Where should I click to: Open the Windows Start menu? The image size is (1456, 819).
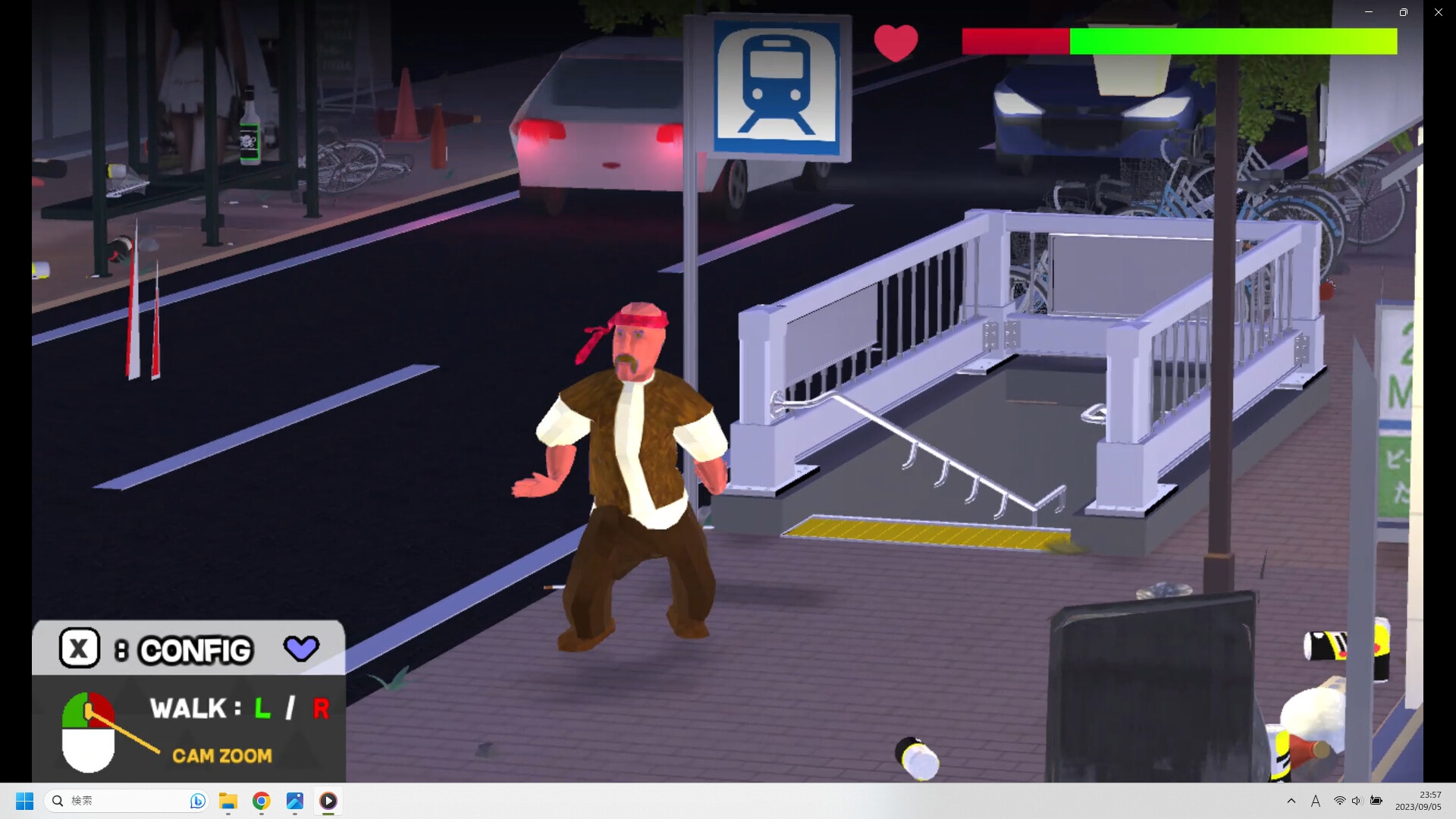click(25, 801)
